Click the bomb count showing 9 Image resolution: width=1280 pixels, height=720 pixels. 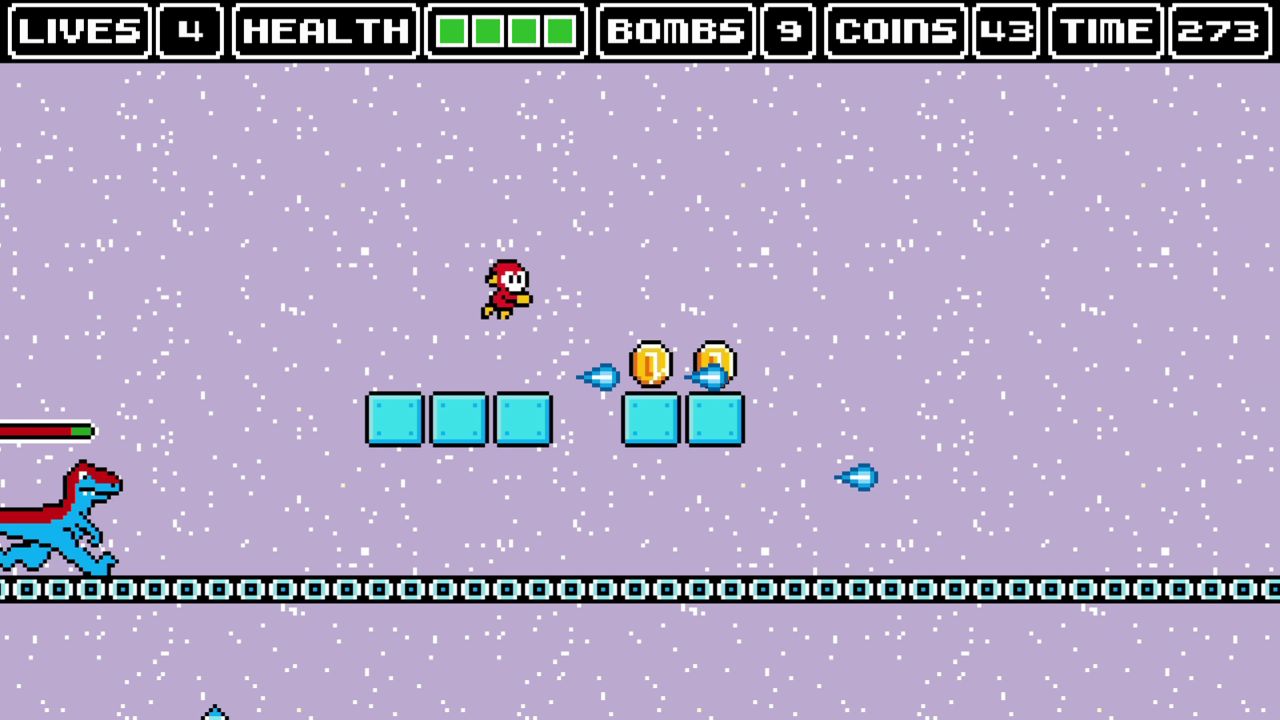[787, 31]
